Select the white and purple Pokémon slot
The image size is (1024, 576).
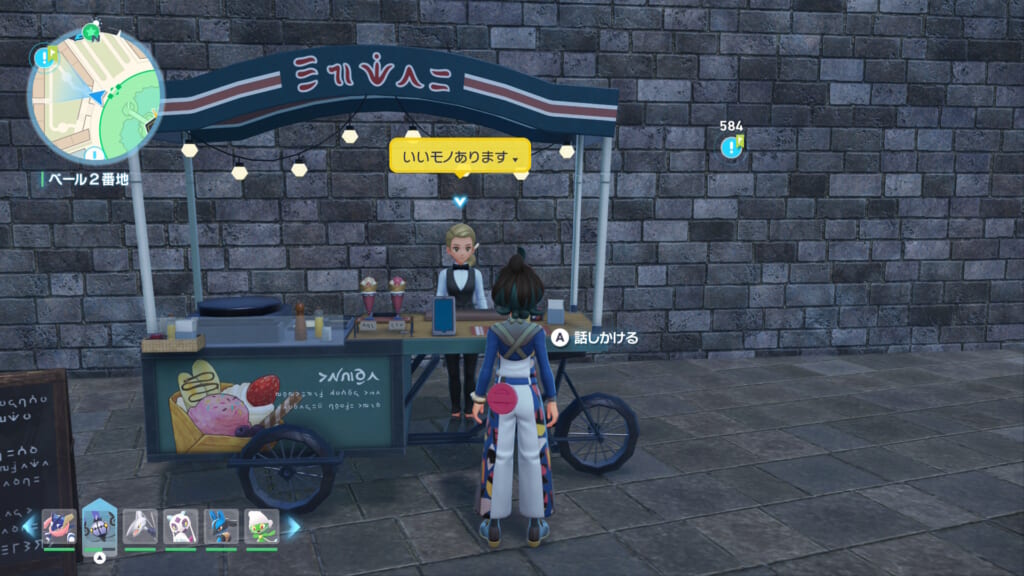181,526
